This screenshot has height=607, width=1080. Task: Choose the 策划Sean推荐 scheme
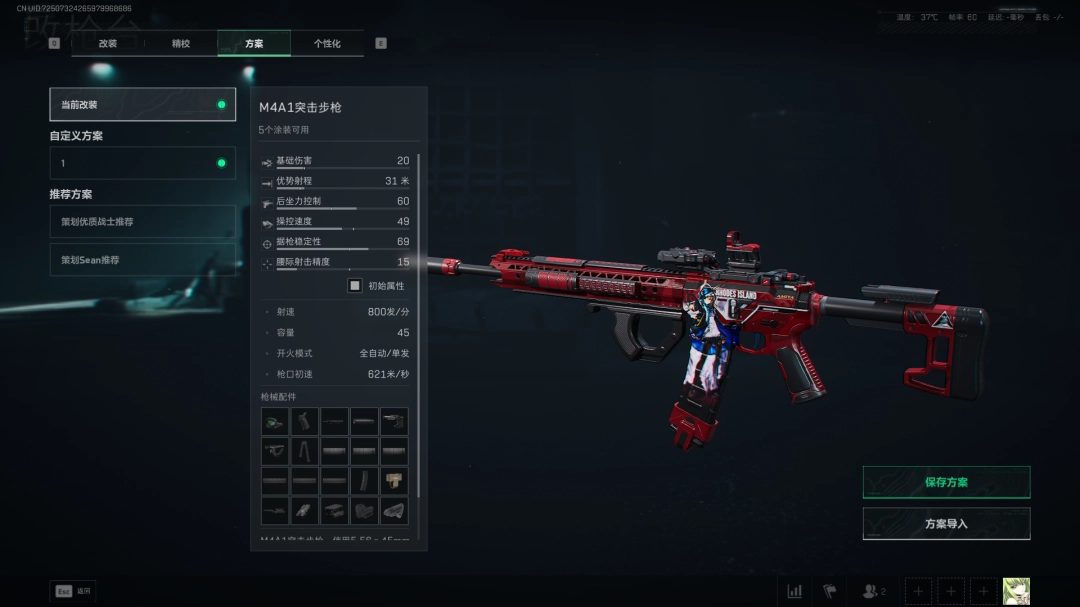(x=142, y=260)
